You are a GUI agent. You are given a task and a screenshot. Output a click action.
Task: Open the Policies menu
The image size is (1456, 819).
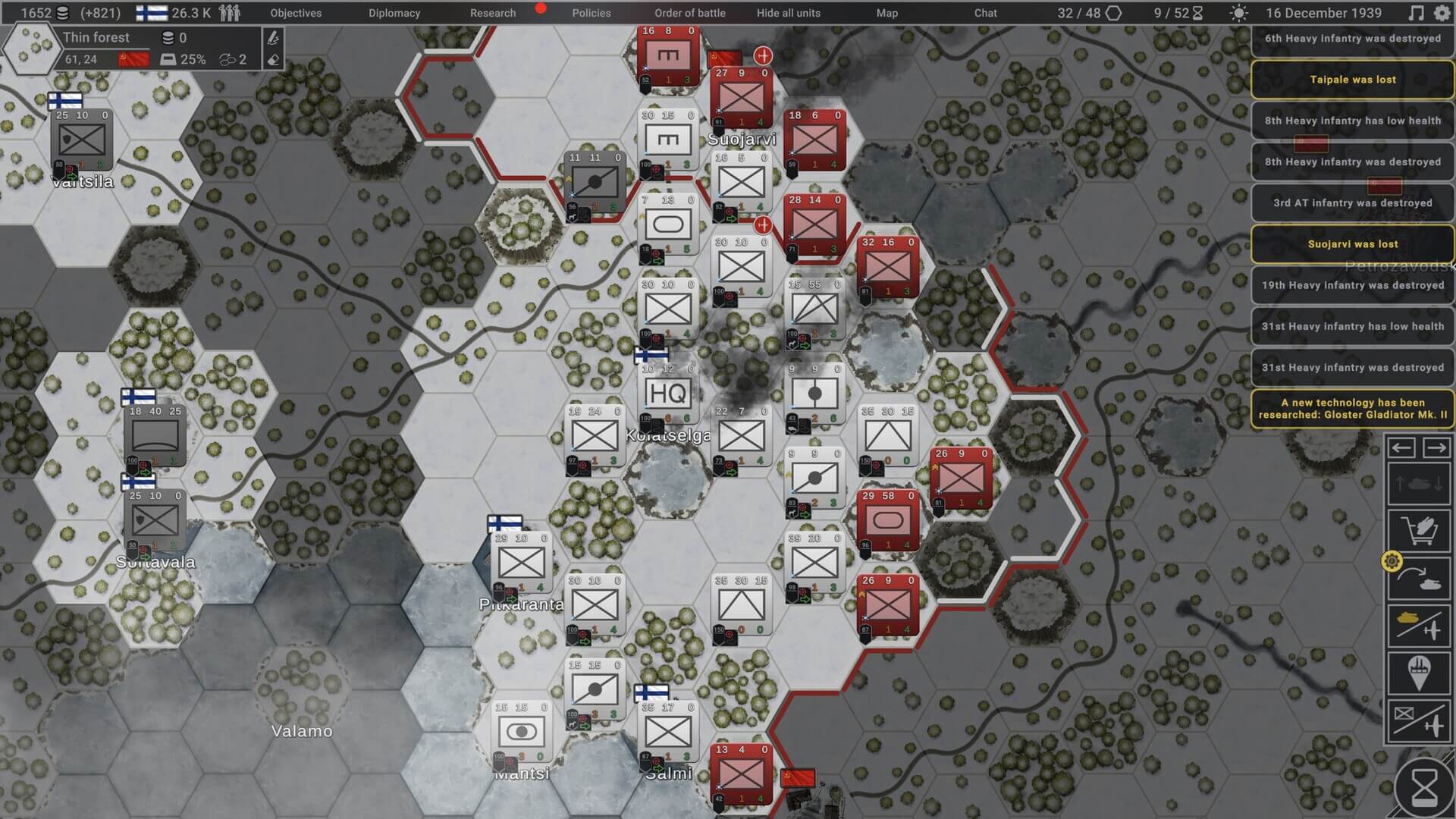591,13
